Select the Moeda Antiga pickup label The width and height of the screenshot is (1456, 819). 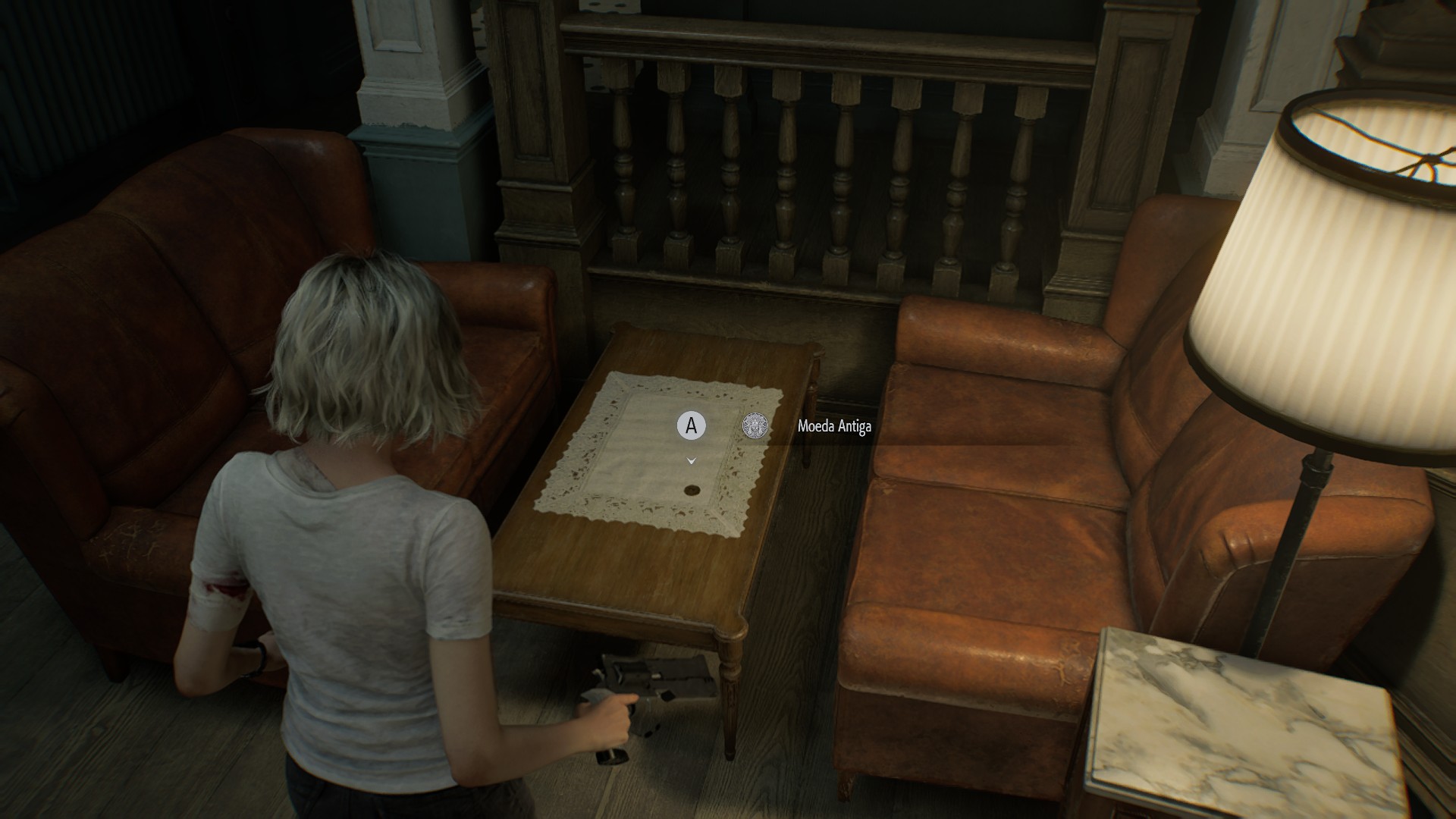coord(834,426)
